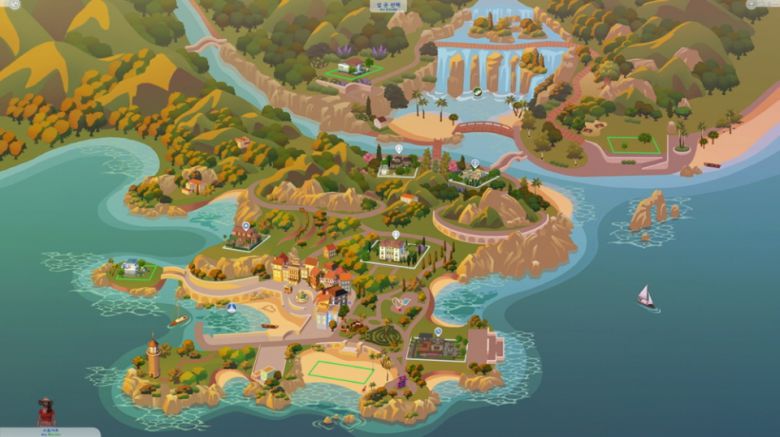Pick the blue-roofed house lot on the small island

coord(132,268)
